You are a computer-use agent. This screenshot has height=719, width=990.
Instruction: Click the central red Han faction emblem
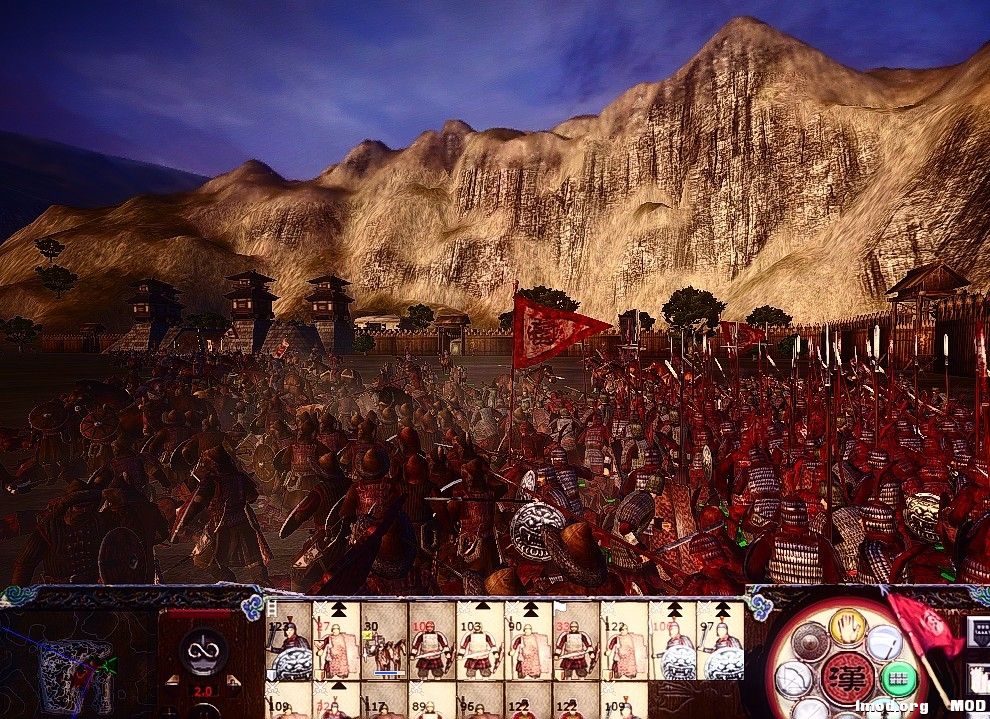[x=847, y=678]
